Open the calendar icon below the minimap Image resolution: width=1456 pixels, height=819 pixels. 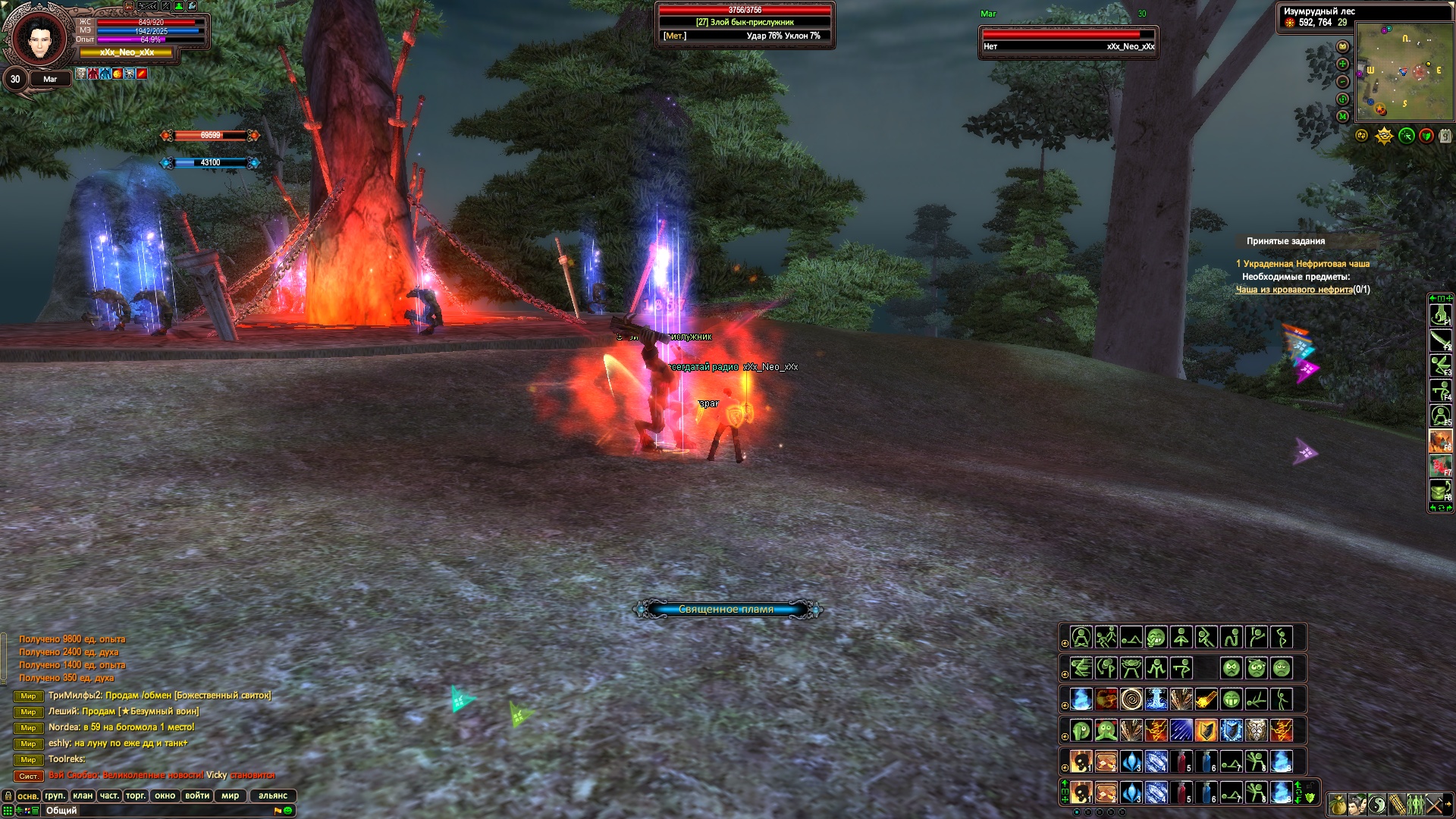1445,136
